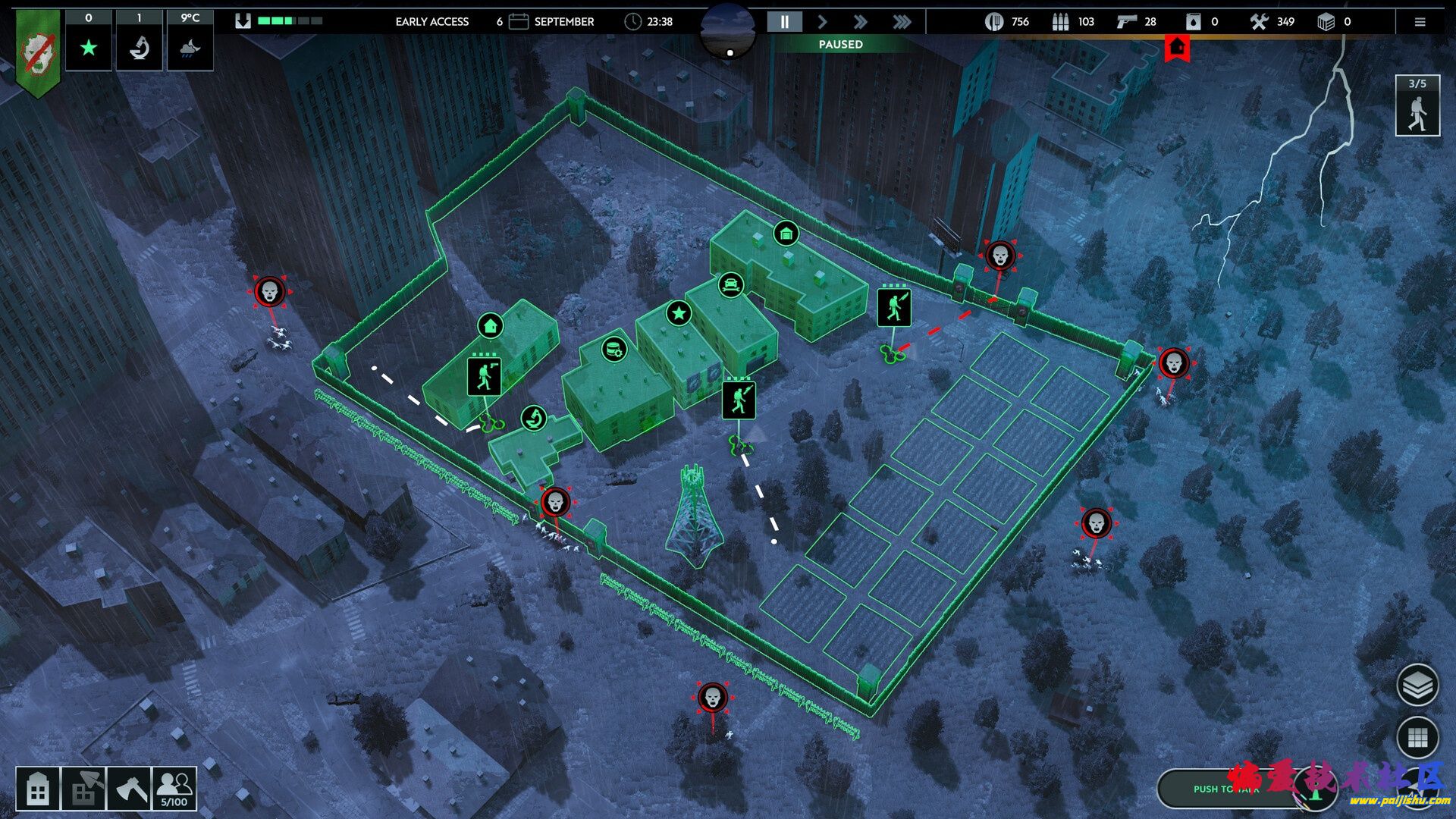Open the buildings list button
The width and height of the screenshot is (1456, 819).
coord(38,789)
